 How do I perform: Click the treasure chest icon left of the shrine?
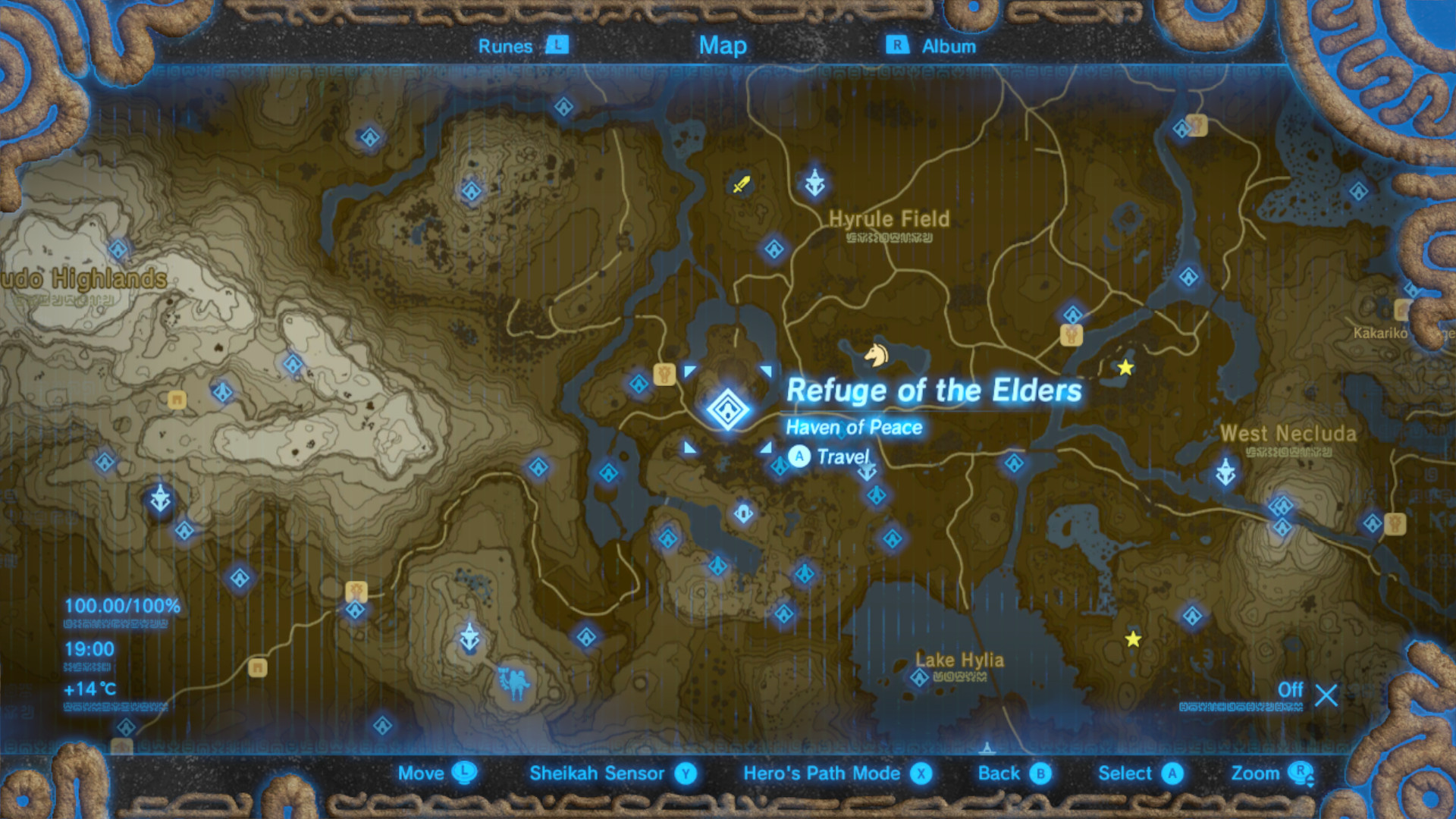(x=664, y=373)
